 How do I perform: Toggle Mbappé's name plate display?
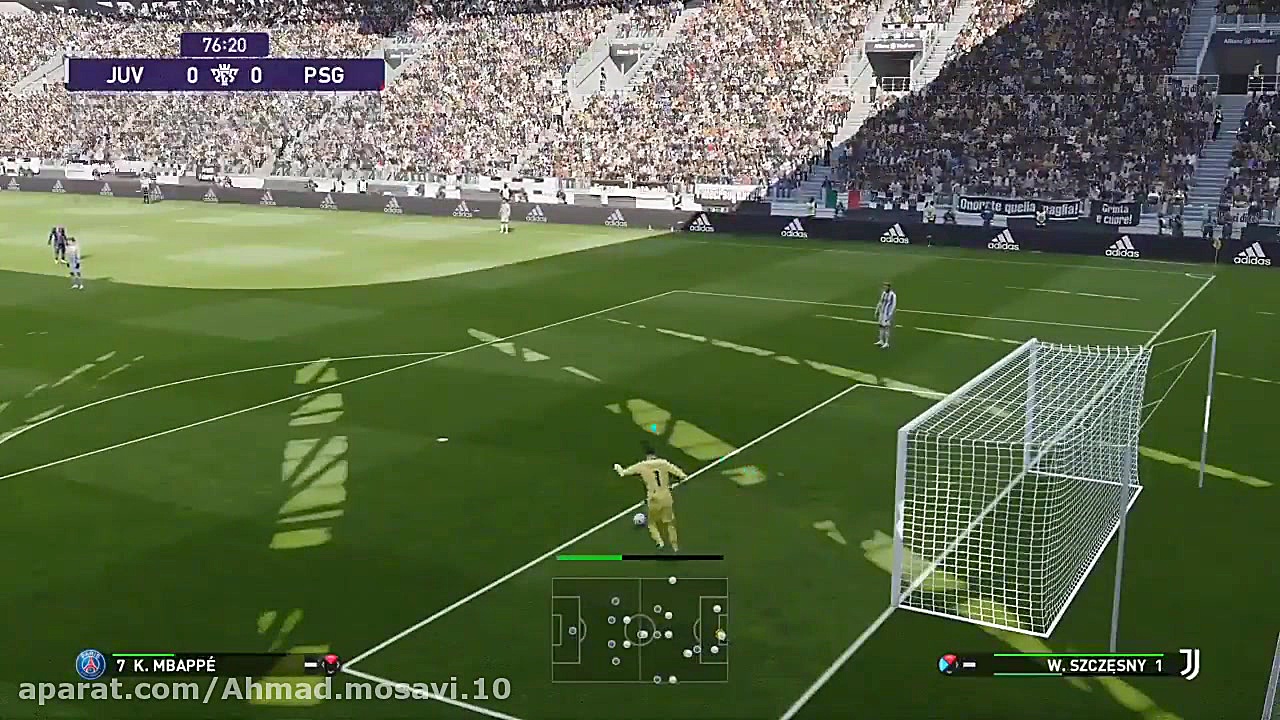200,664
